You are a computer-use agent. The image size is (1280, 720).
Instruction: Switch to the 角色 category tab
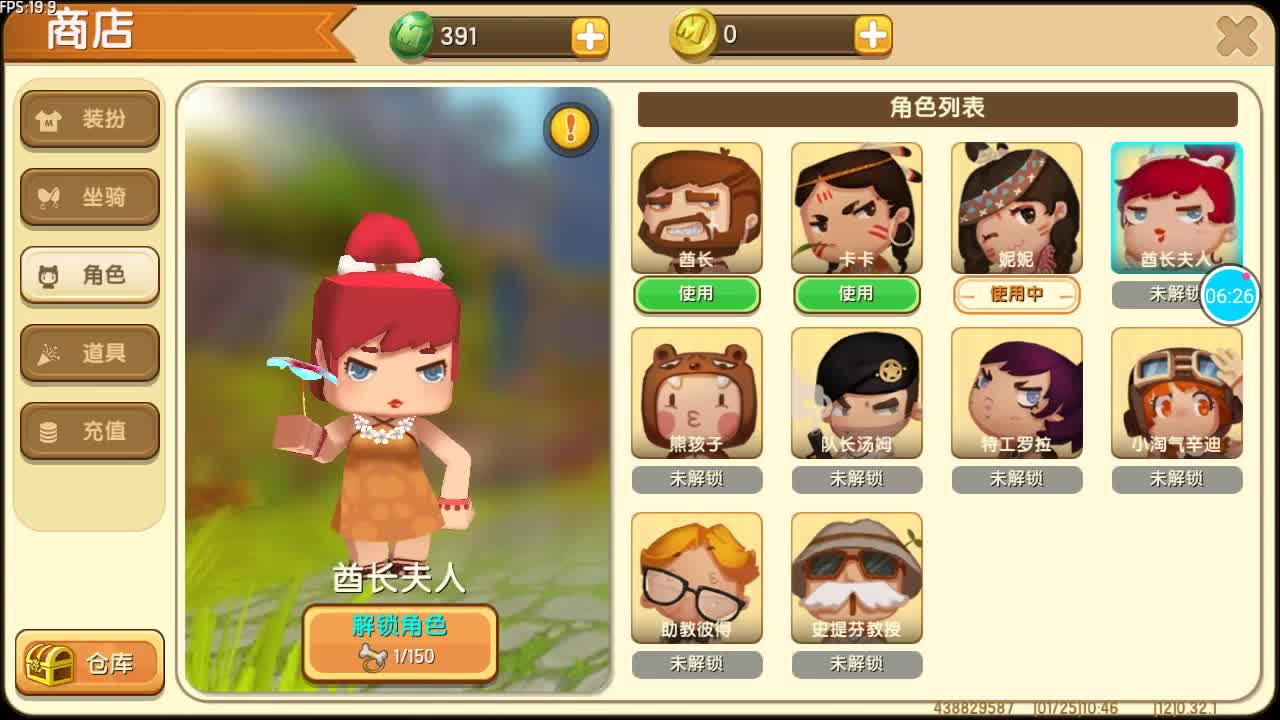(89, 276)
